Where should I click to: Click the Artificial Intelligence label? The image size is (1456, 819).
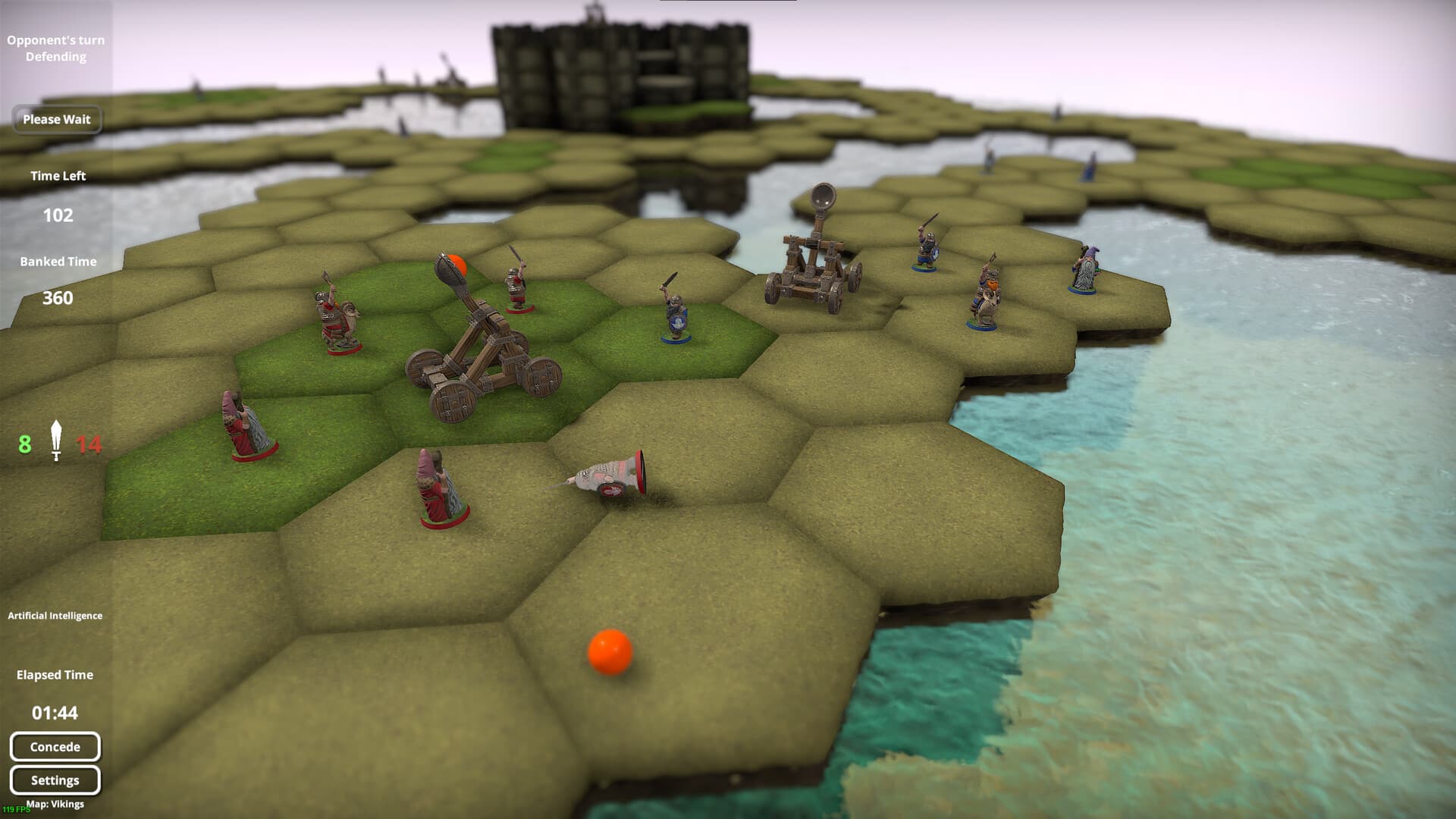(55, 616)
